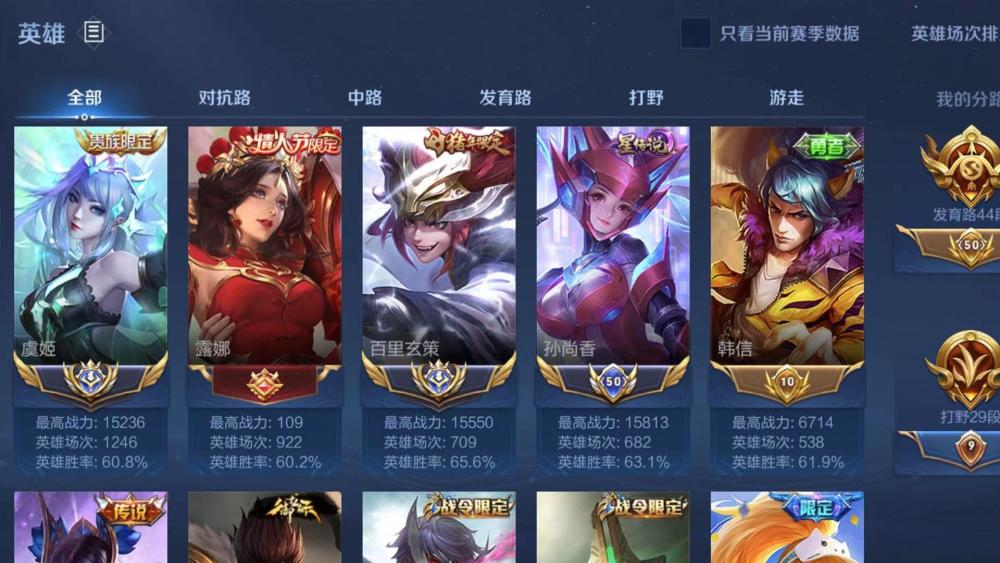This screenshot has height=563, width=1000.
Task: Select the 韩信 hero card
Action: [x=786, y=250]
